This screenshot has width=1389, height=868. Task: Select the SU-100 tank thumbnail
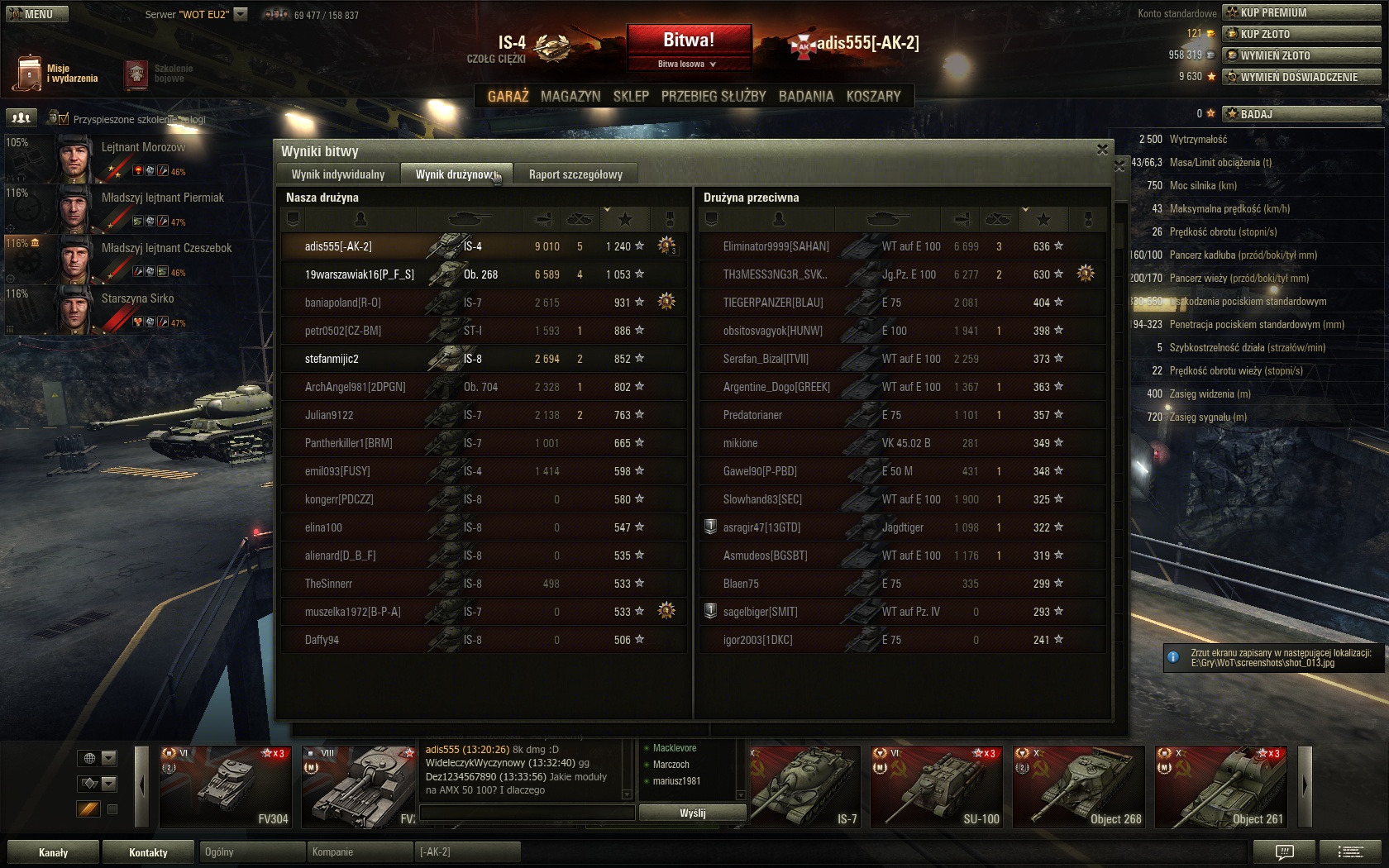click(x=937, y=787)
